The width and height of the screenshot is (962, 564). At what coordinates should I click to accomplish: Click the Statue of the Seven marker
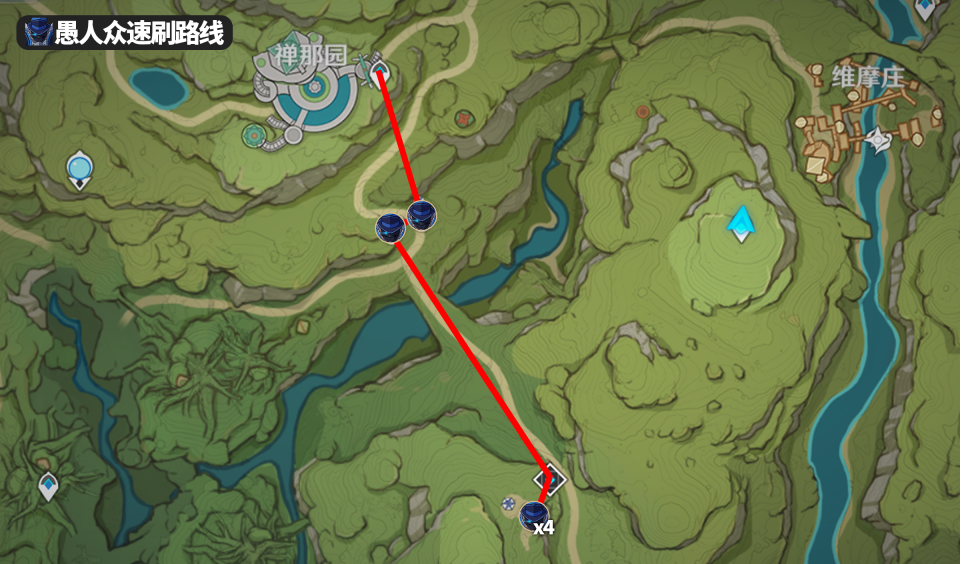point(79,169)
